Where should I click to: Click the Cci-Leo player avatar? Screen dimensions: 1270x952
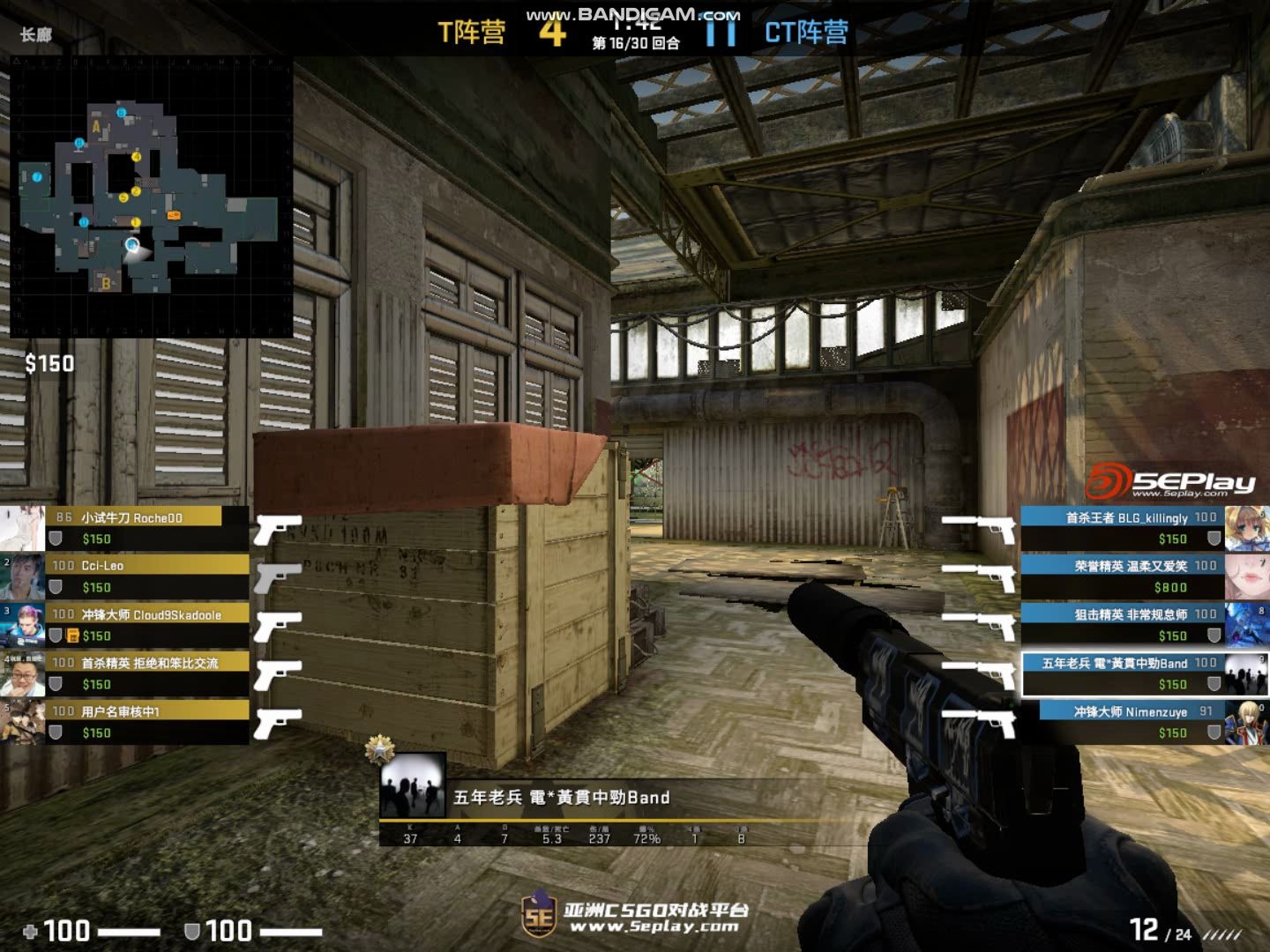tap(23, 576)
